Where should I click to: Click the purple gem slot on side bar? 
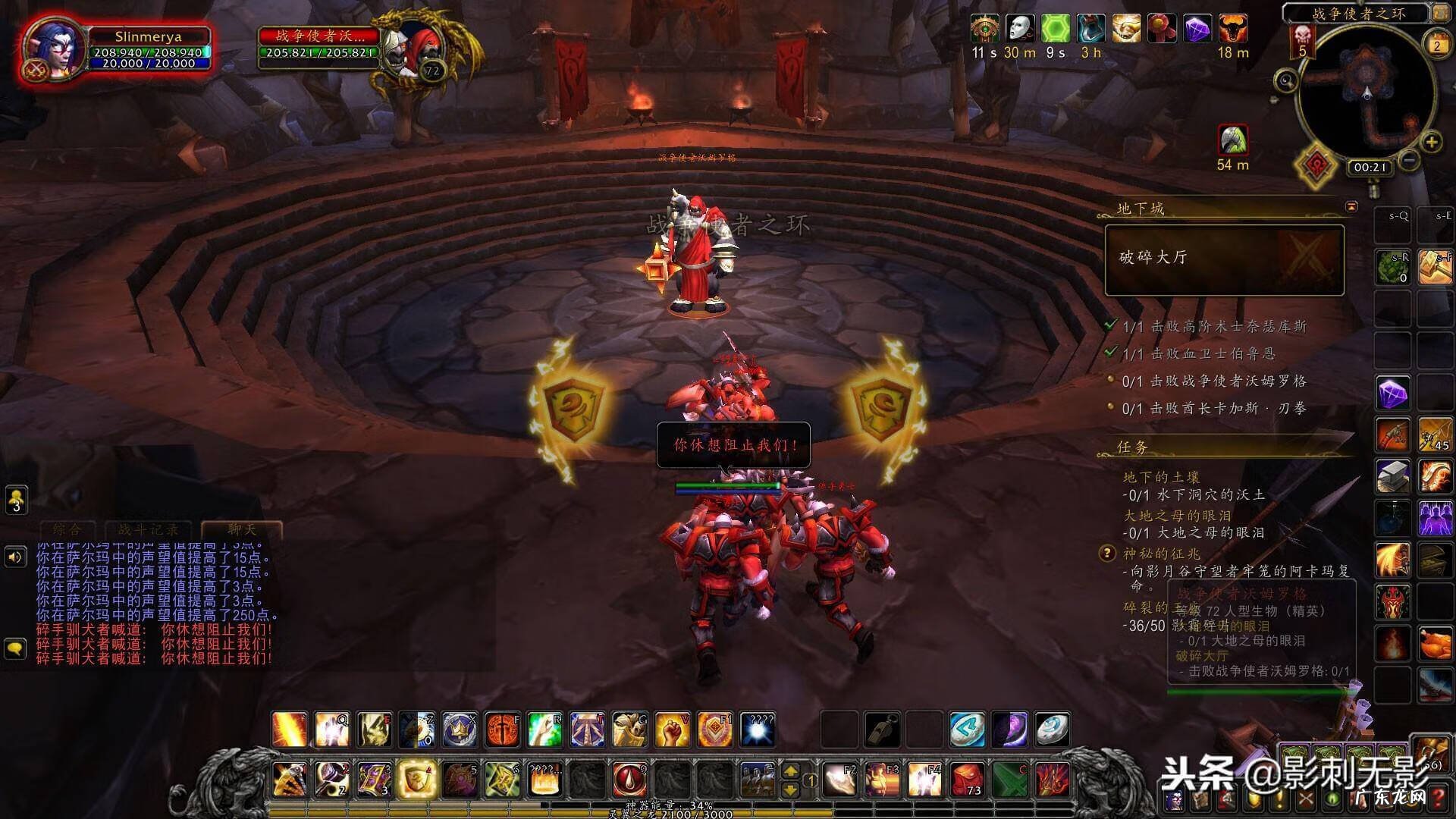pyautogui.click(x=1393, y=393)
